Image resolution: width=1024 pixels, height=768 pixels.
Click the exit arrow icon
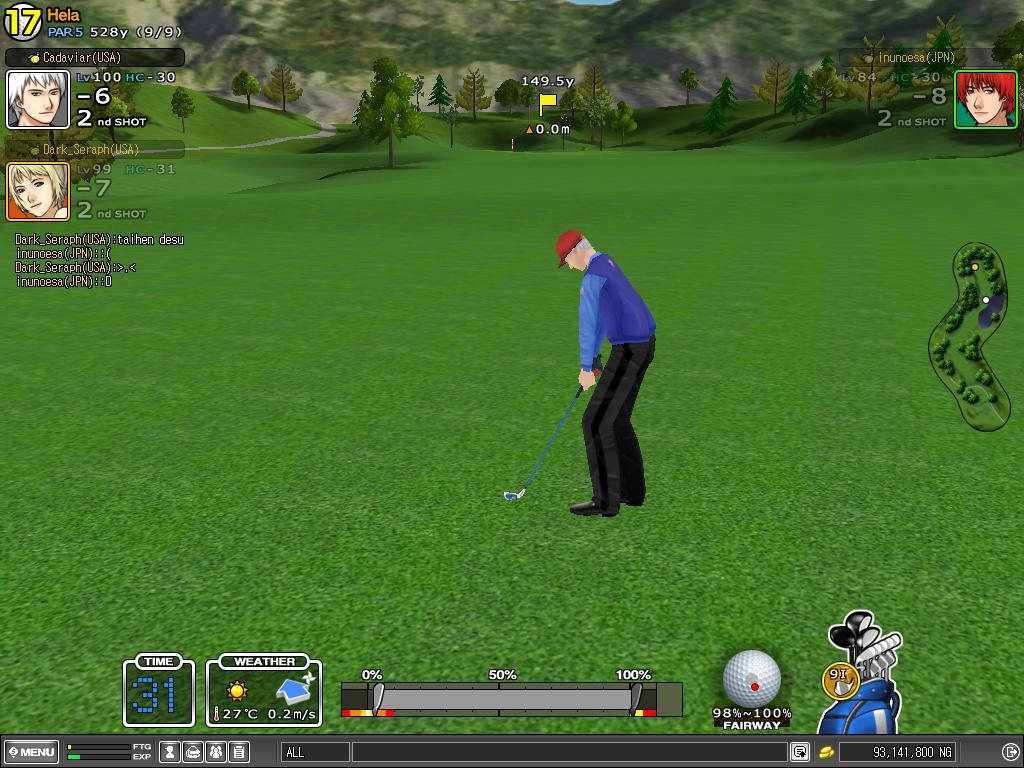point(1010,752)
